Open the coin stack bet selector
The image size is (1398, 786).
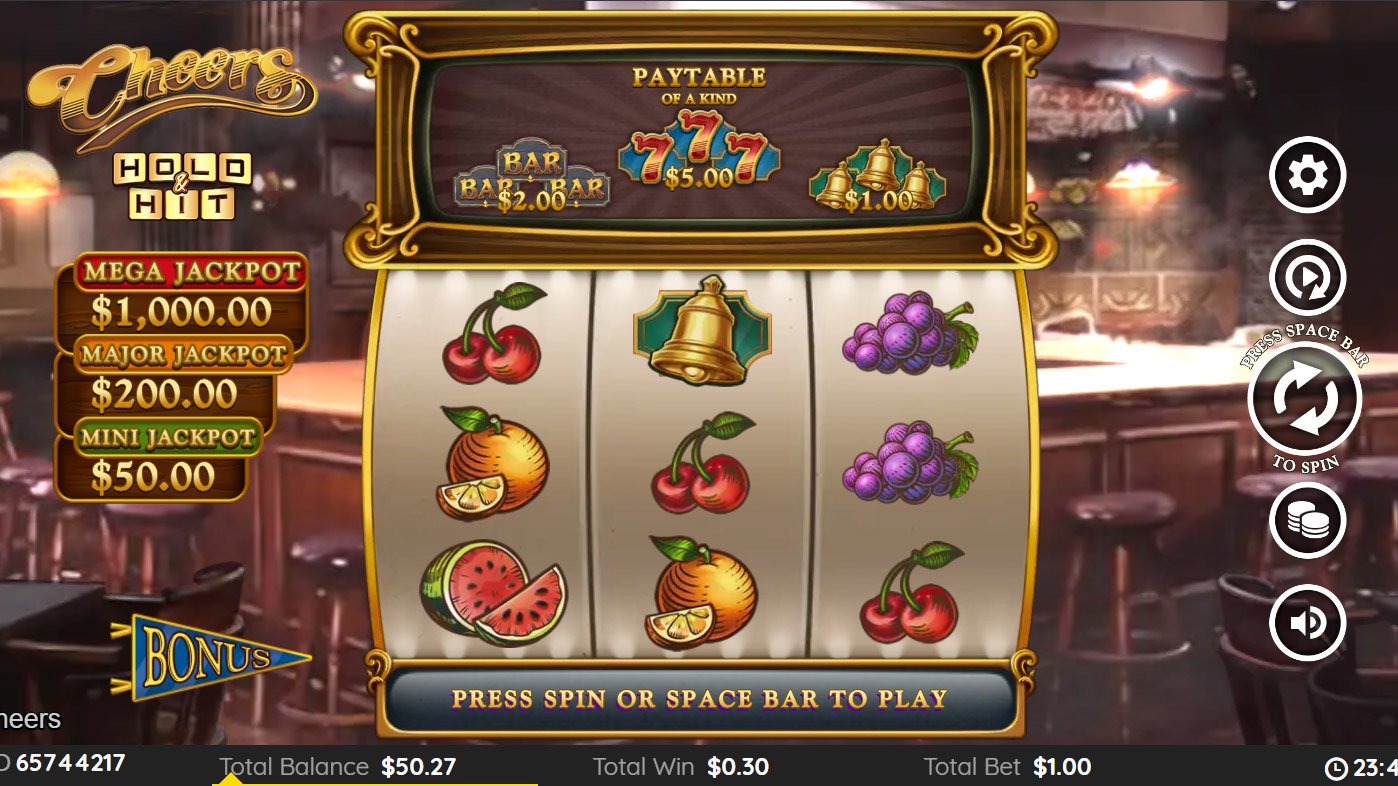1307,520
